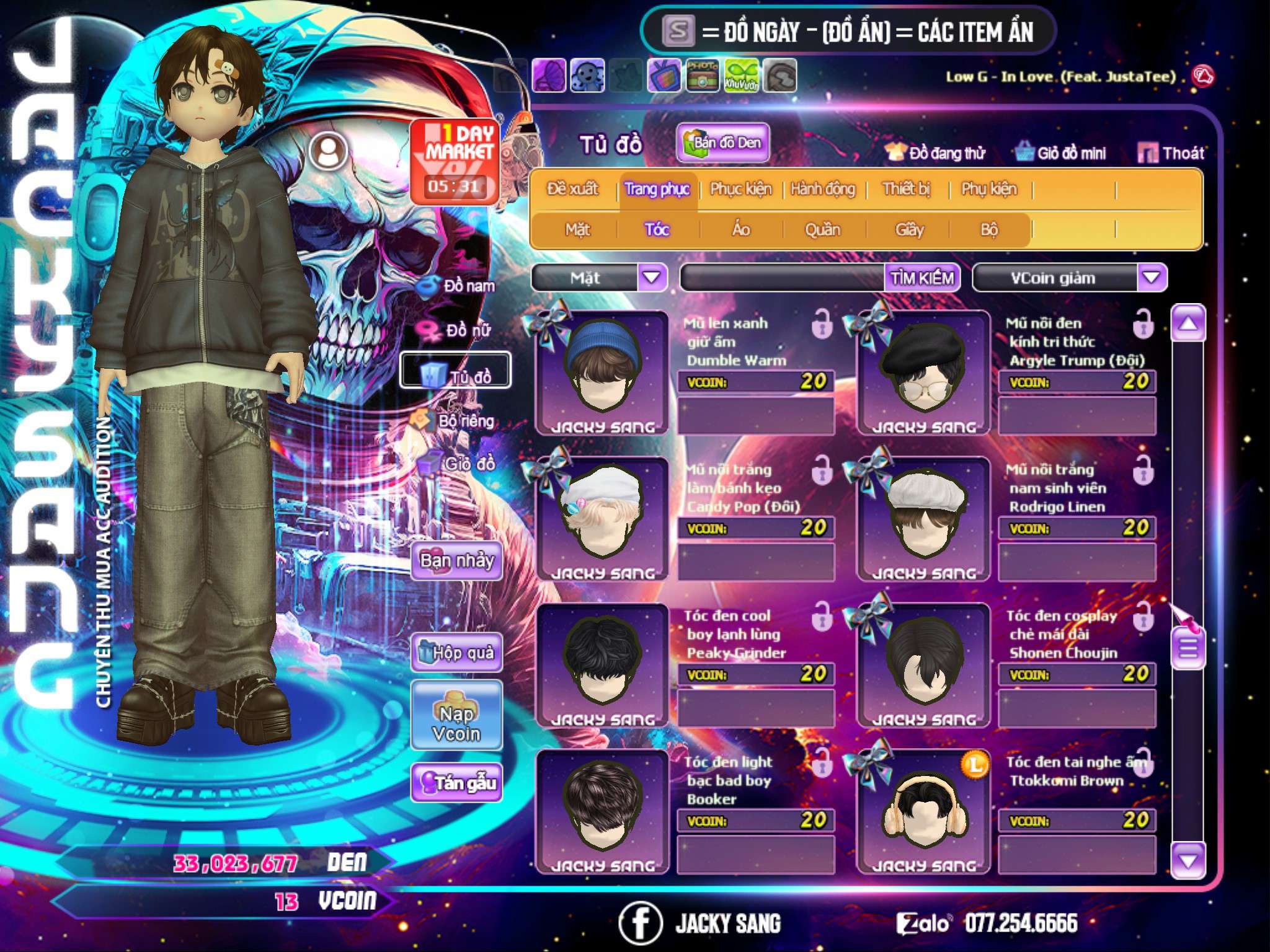Click the TÌM KIẾM search button
The image size is (1270, 952).
tap(921, 278)
